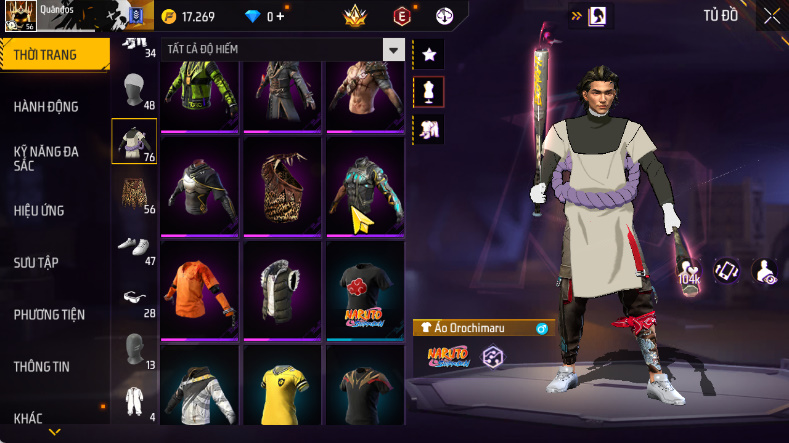Switch to the Hành Động section
This screenshot has width=789, height=443.
click(46, 107)
